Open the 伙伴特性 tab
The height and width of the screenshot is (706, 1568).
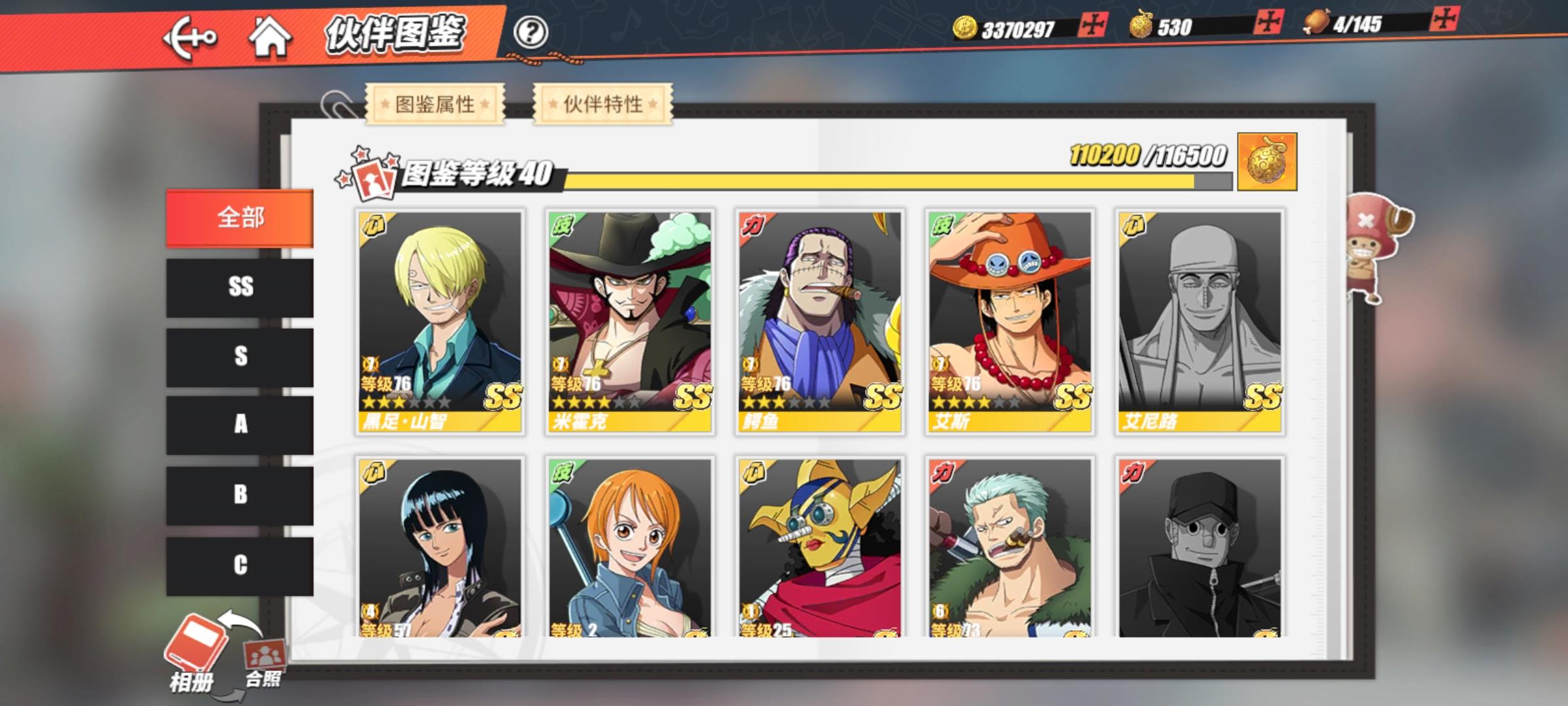603,104
